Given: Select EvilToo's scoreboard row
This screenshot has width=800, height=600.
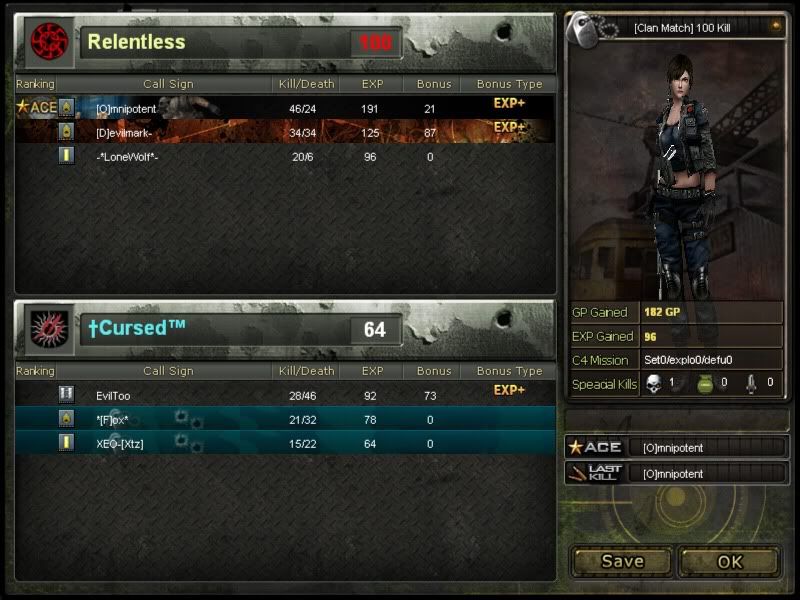Looking at the screenshot, I should click(285, 395).
